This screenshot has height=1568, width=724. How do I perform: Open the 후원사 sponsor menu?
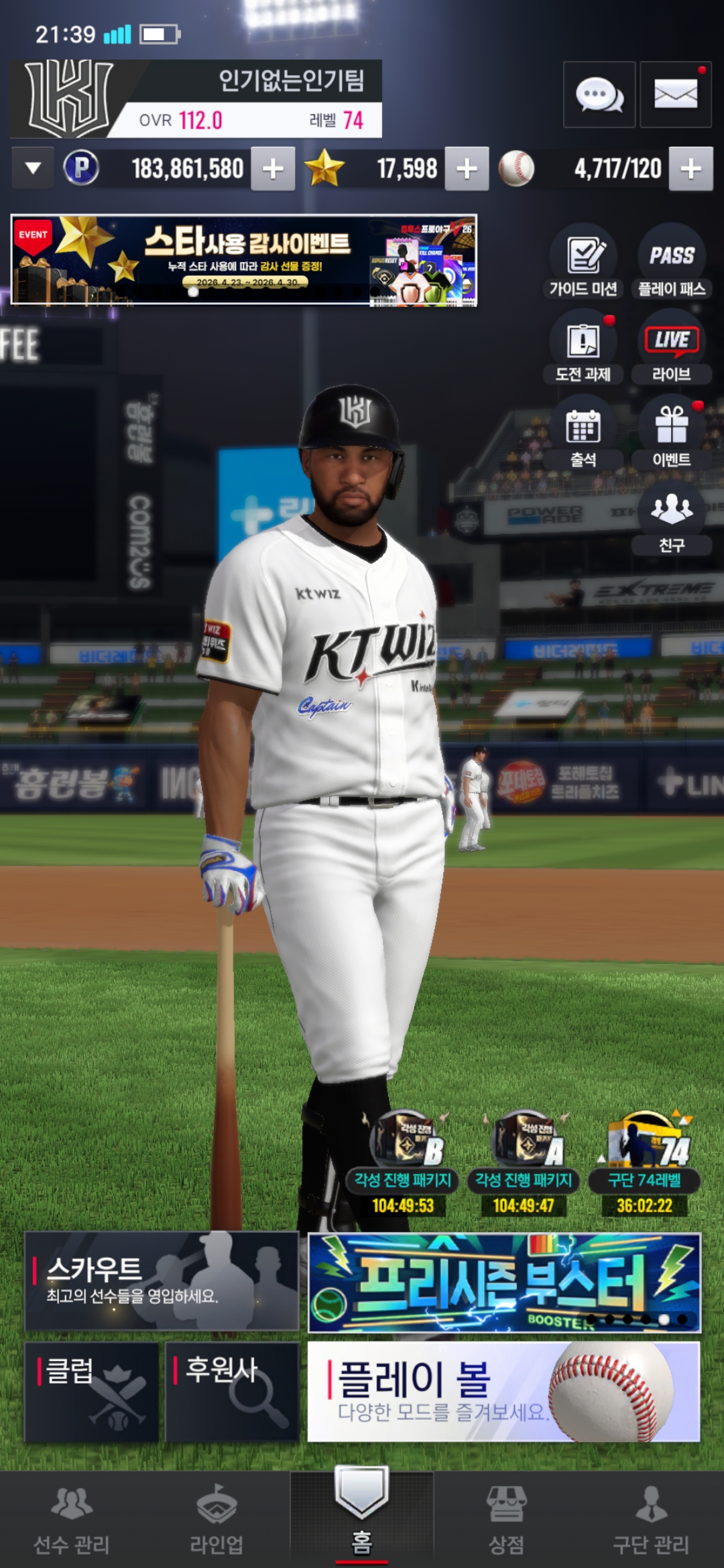[x=231, y=1391]
